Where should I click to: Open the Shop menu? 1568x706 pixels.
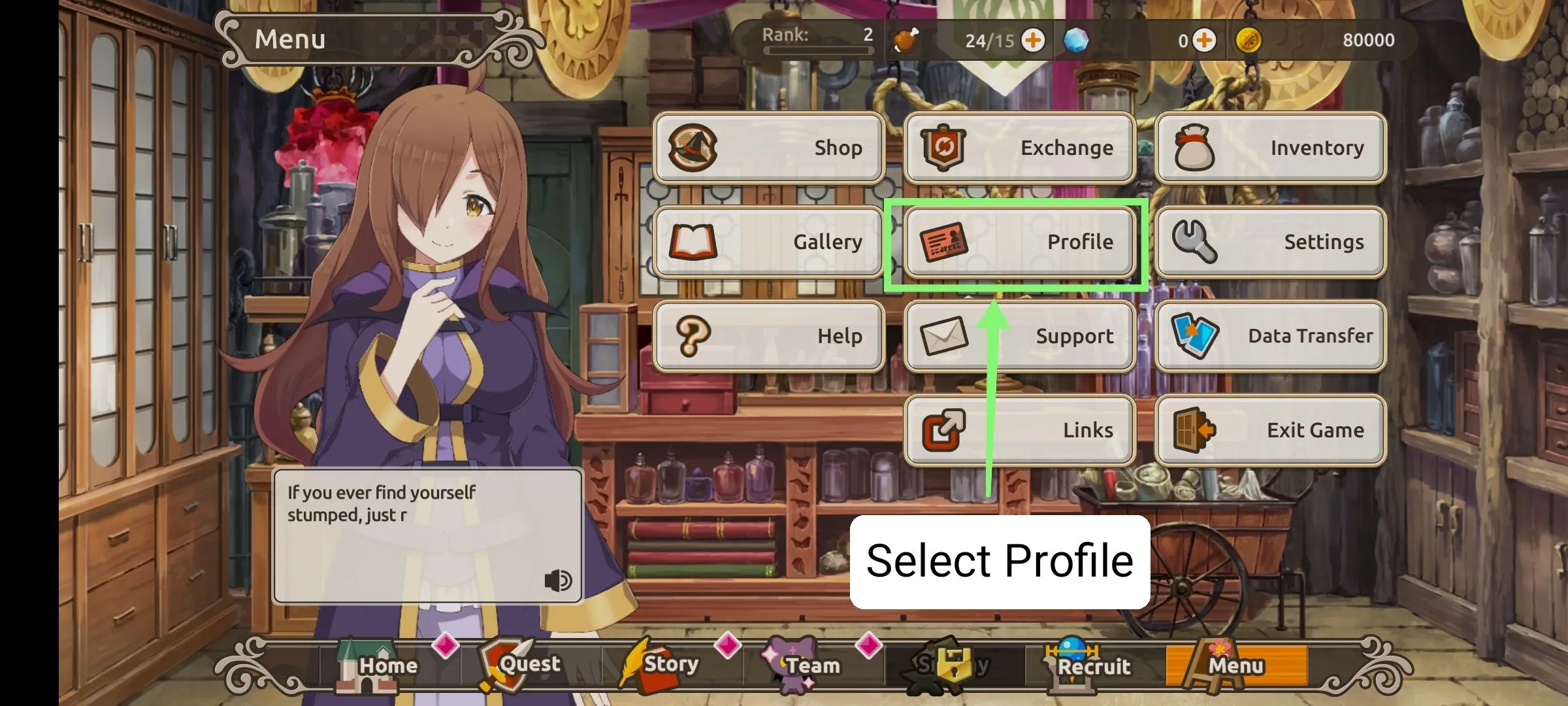[x=769, y=148]
